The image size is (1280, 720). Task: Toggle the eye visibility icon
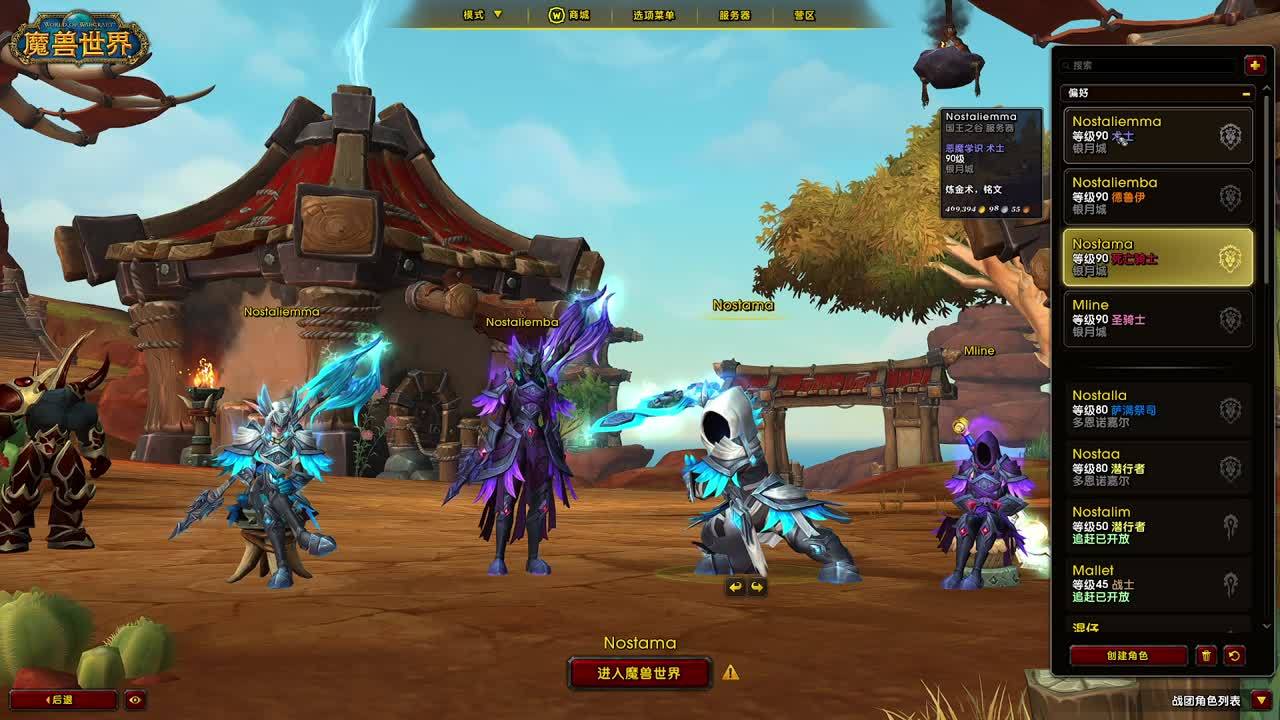[135, 700]
